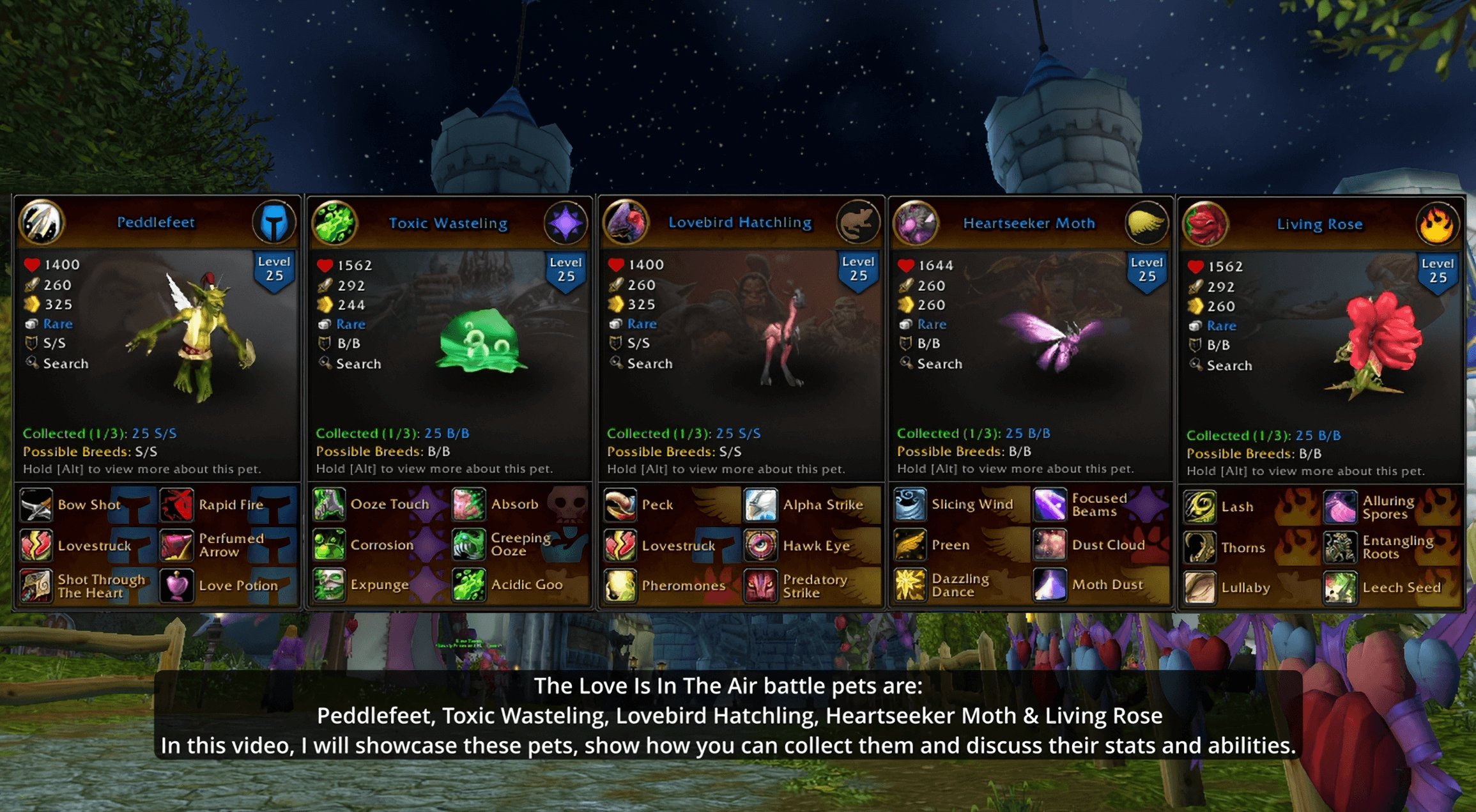The height and width of the screenshot is (812, 1476).
Task: Select the Alpha Strike ability
Action: (760, 505)
